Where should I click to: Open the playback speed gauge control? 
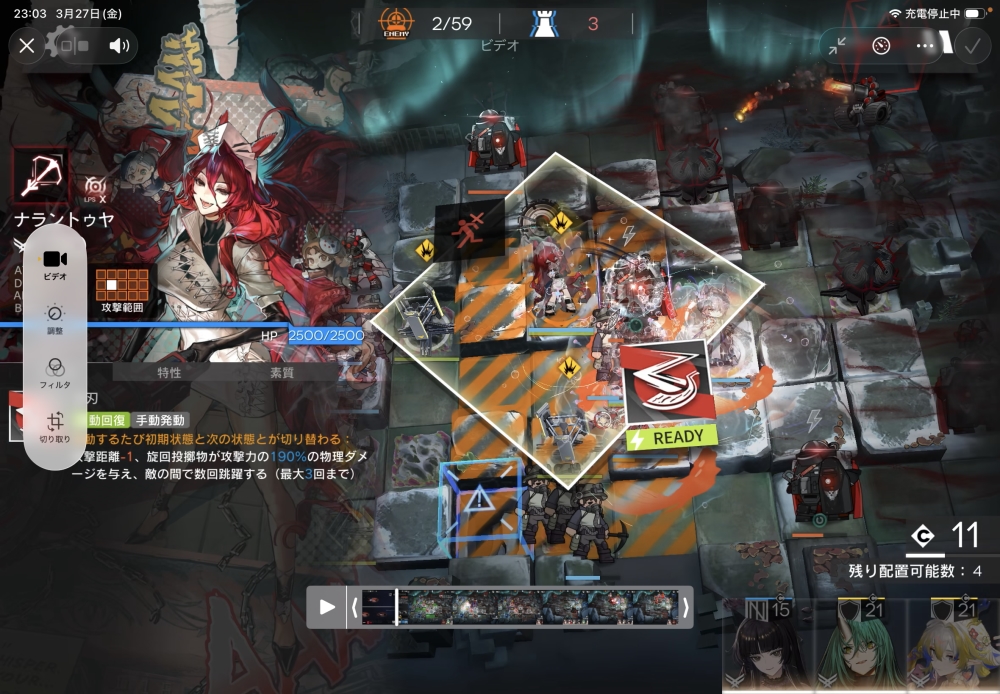[881, 45]
